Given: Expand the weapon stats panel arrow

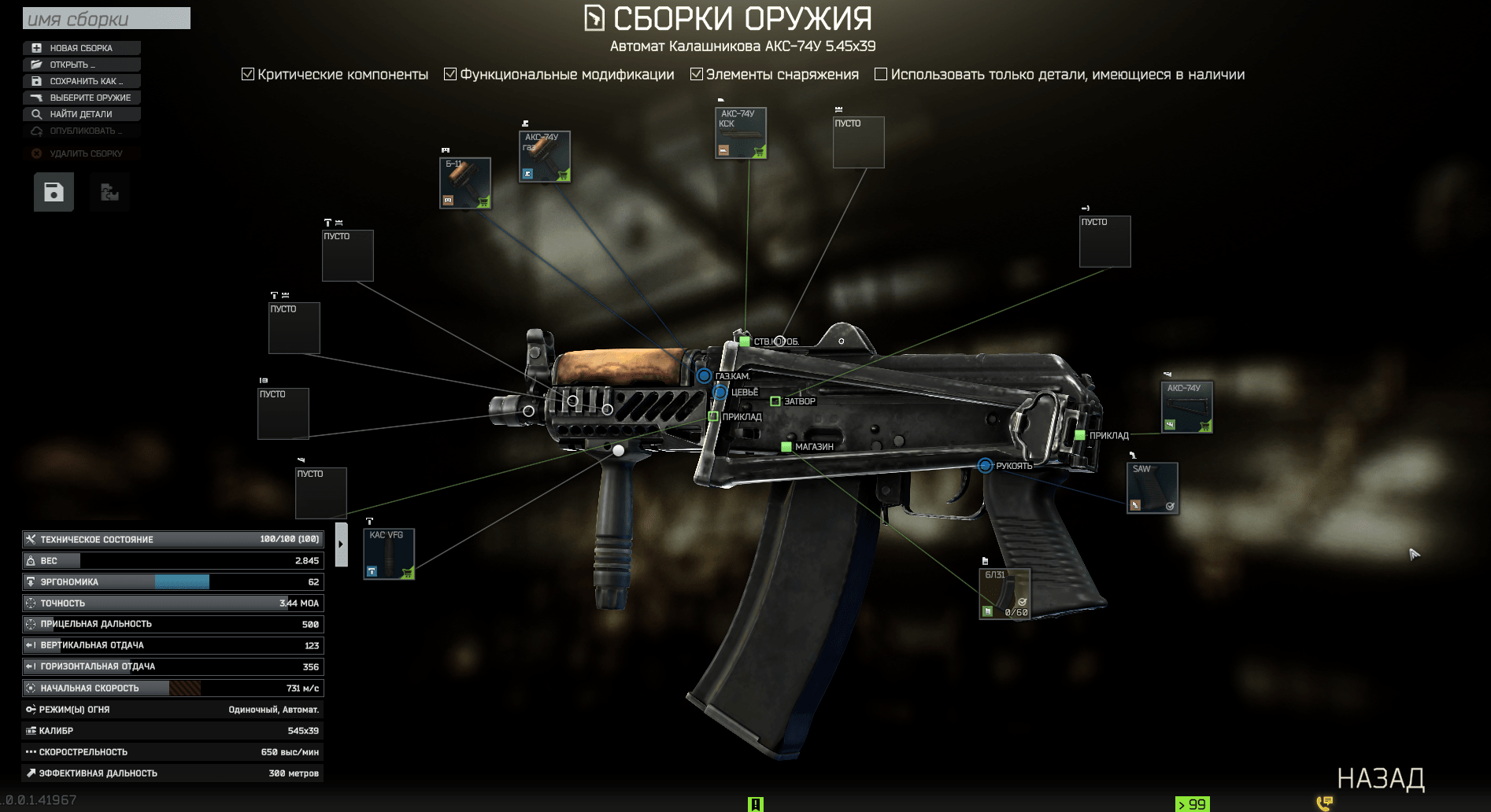Looking at the screenshot, I should tap(341, 544).
